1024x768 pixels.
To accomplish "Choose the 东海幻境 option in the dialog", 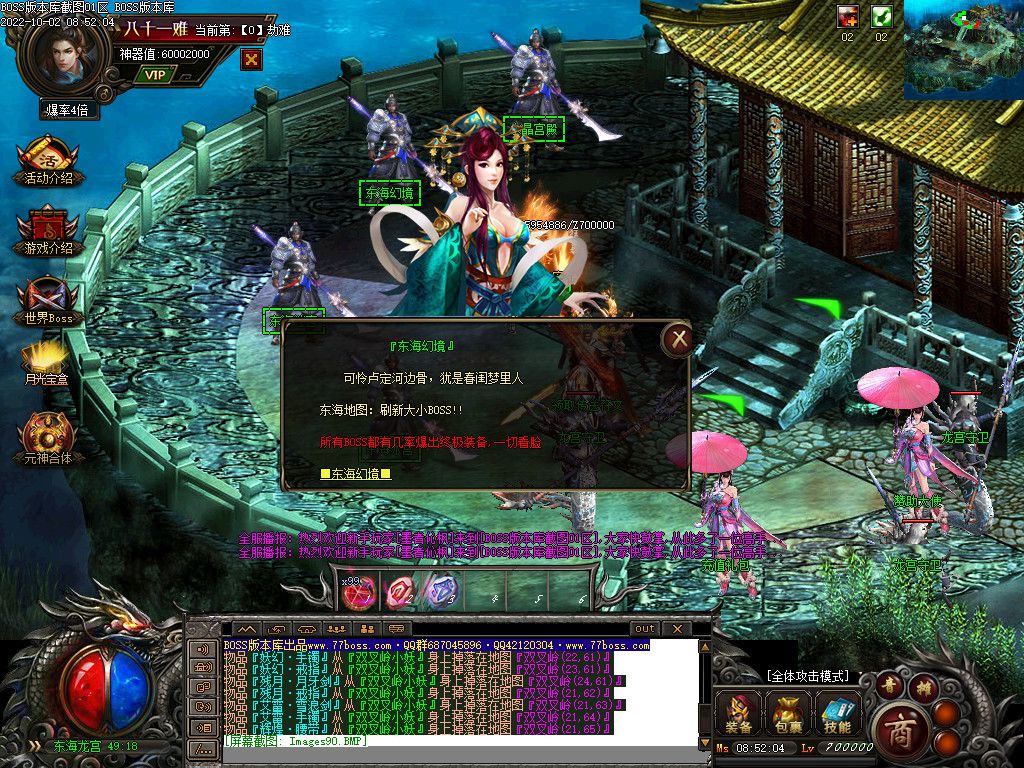I will pos(355,474).
